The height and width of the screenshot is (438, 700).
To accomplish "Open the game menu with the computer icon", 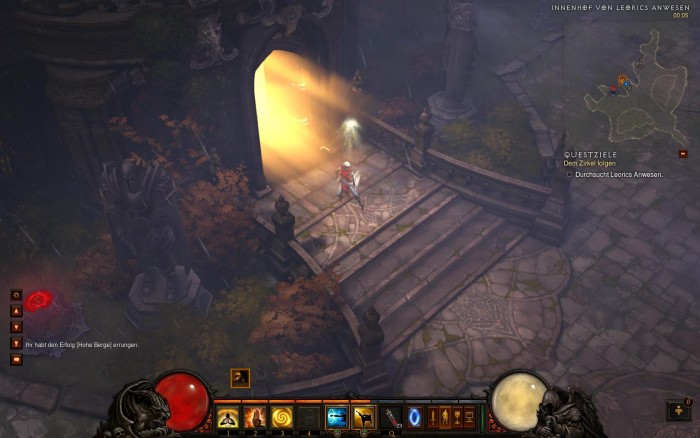I will point(470,417).
